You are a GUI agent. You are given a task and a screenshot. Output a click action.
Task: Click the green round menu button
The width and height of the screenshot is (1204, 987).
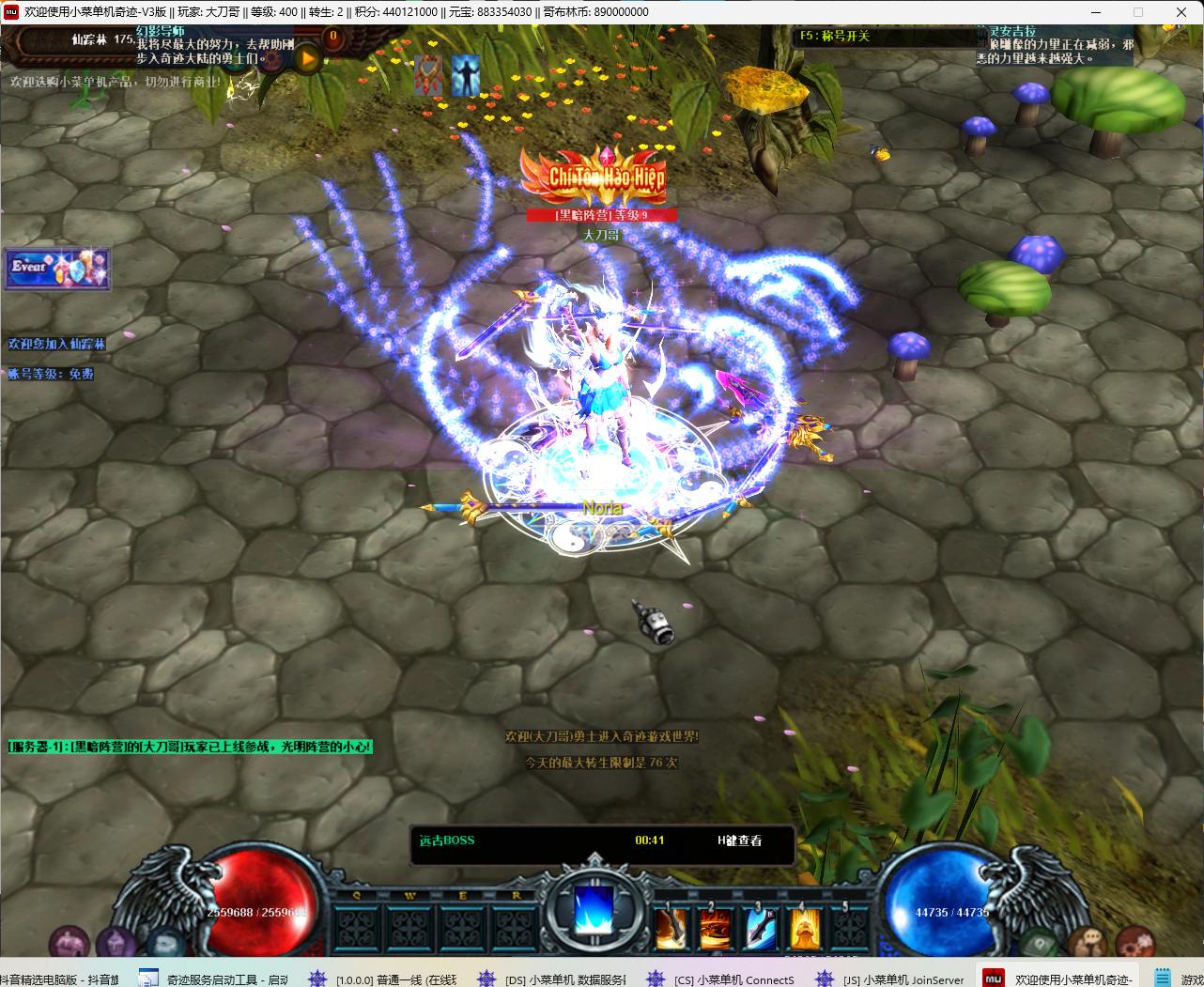click(1041, 941)
